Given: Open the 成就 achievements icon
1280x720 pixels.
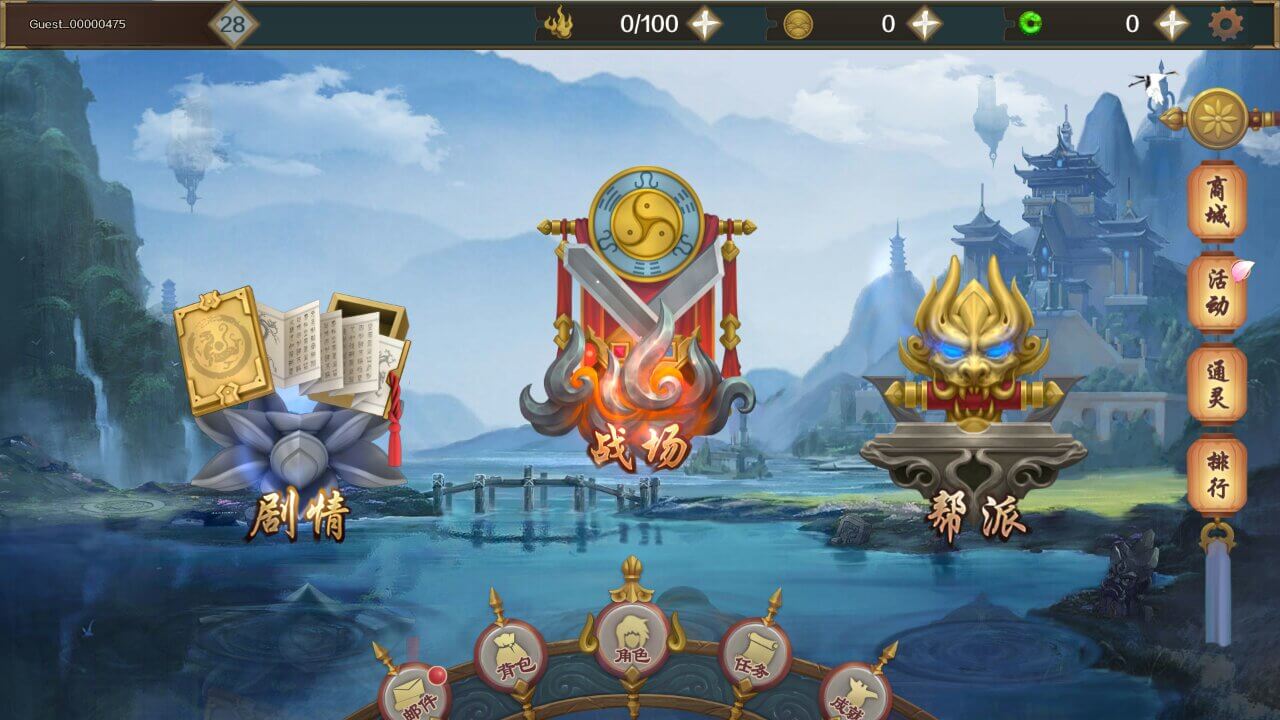Looking at the screenshot, I should tap(855, 695).
